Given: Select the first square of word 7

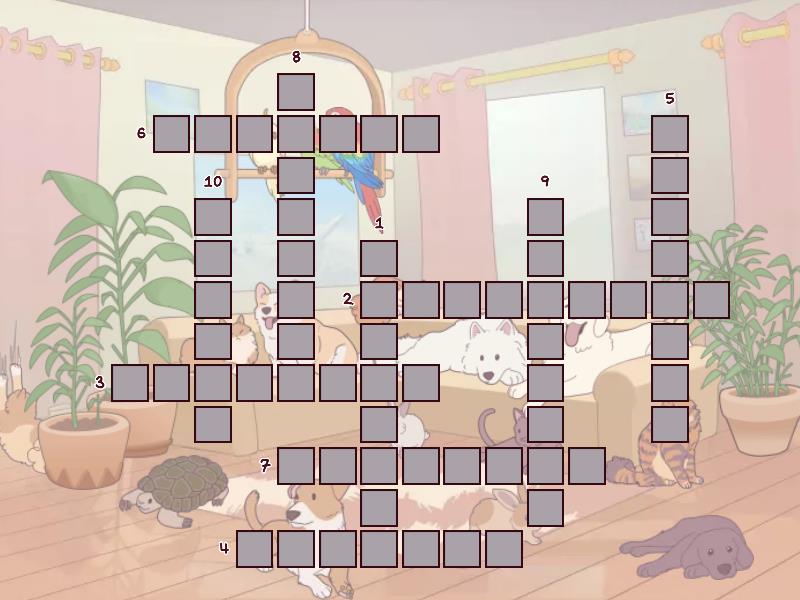Looking at the screenshot, I should coord(296,466).
